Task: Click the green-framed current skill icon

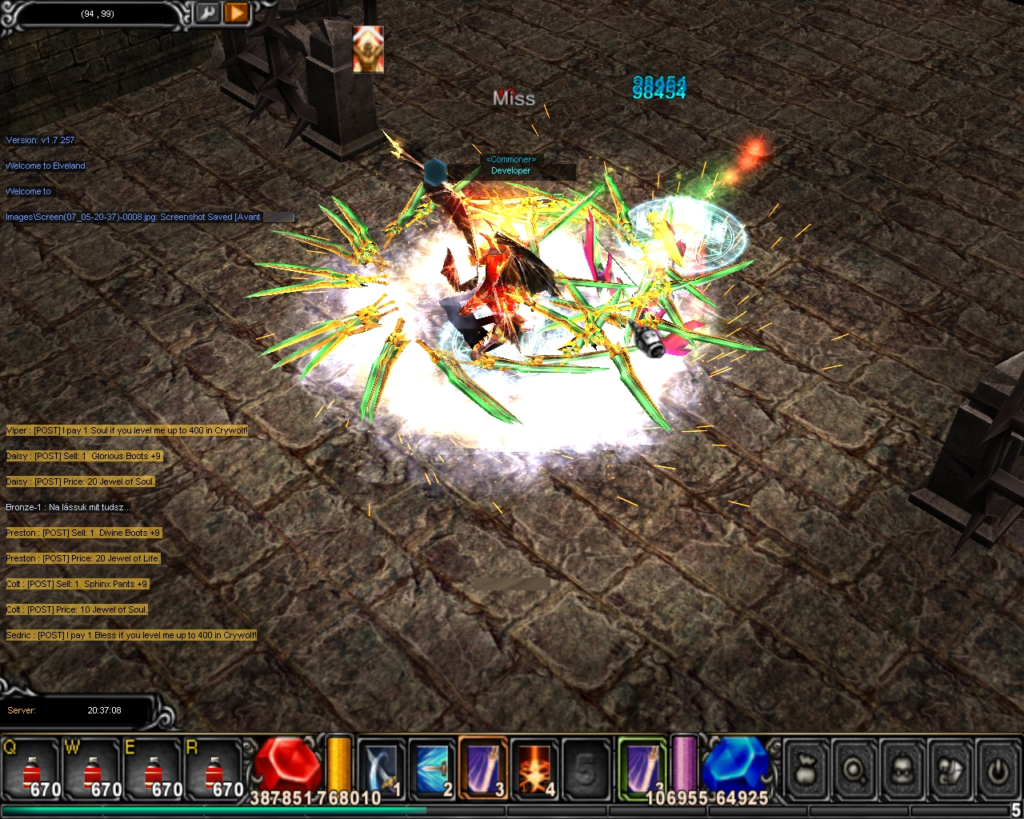Action: 642,767
